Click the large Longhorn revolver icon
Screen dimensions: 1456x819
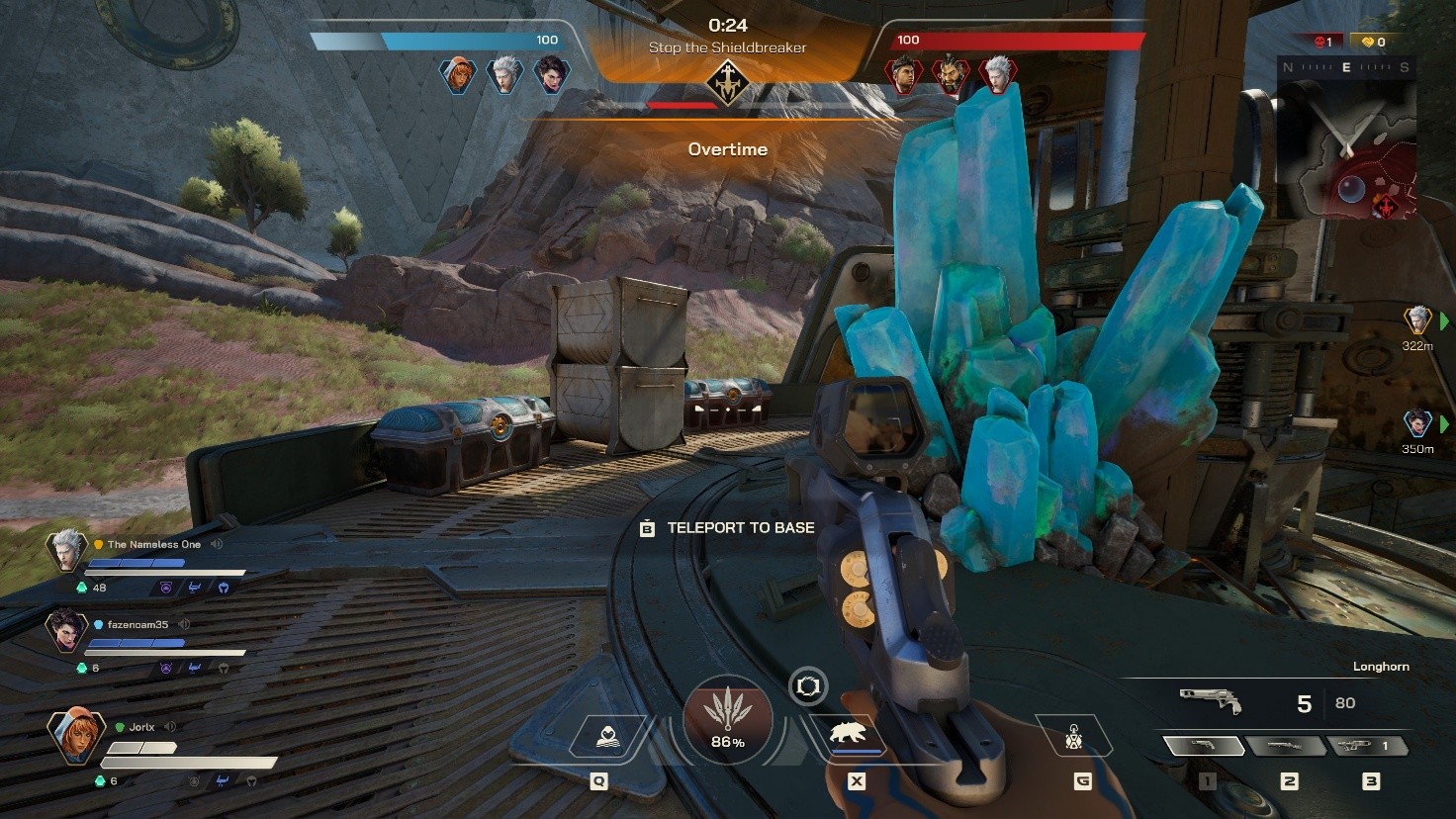point(1211,700)
